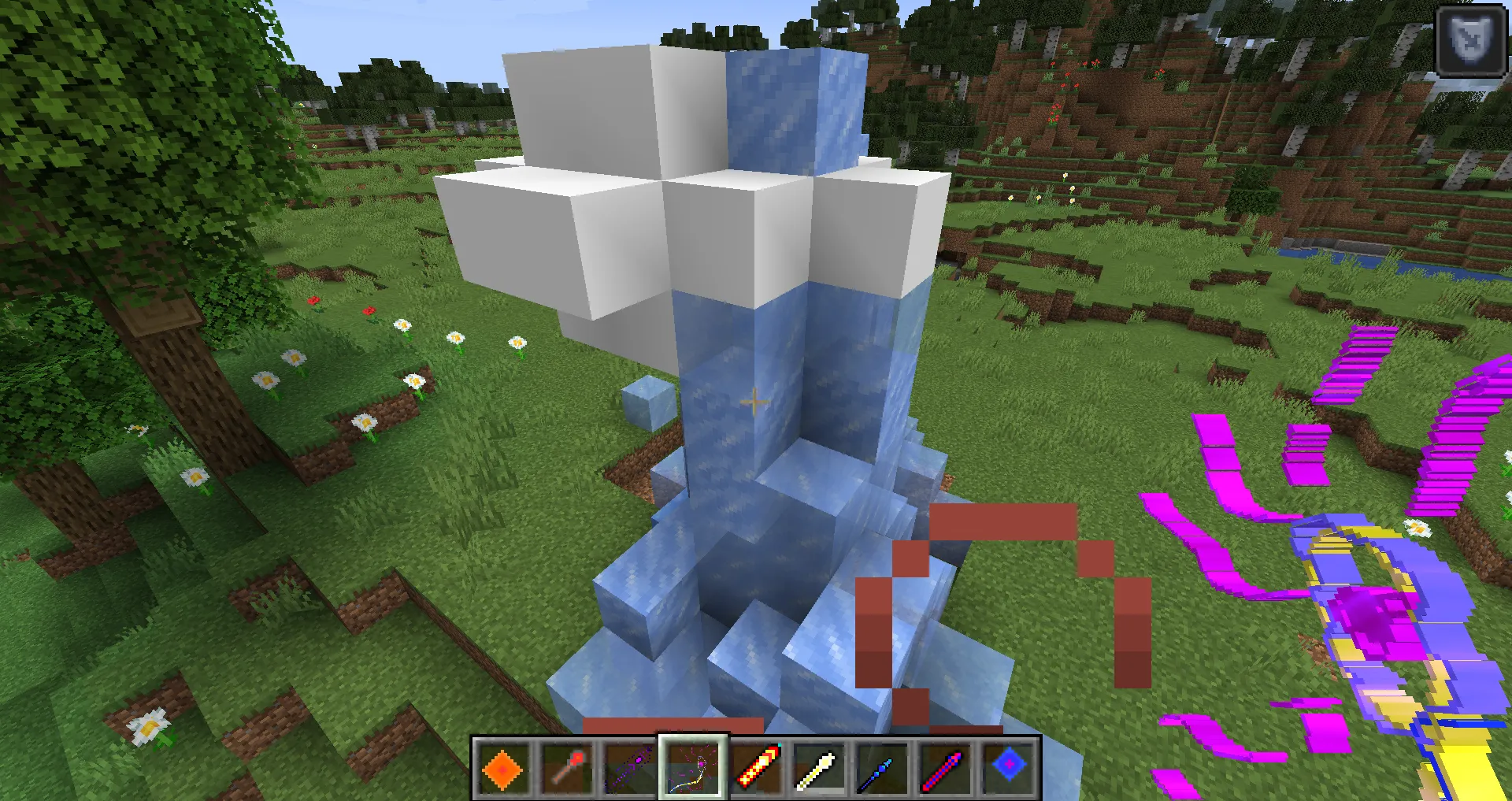Select the purple sparkle wand in slot three
1512x801 pixels.
click(630, 769)
